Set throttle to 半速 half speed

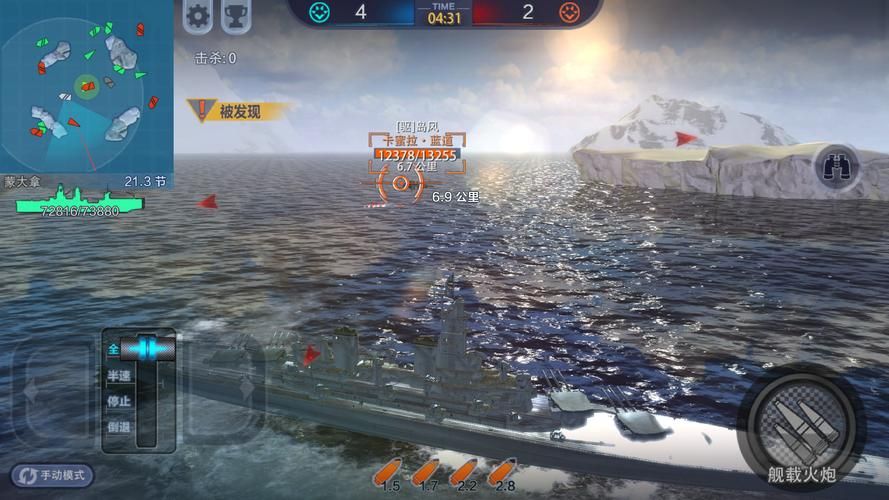click(119, 376)
